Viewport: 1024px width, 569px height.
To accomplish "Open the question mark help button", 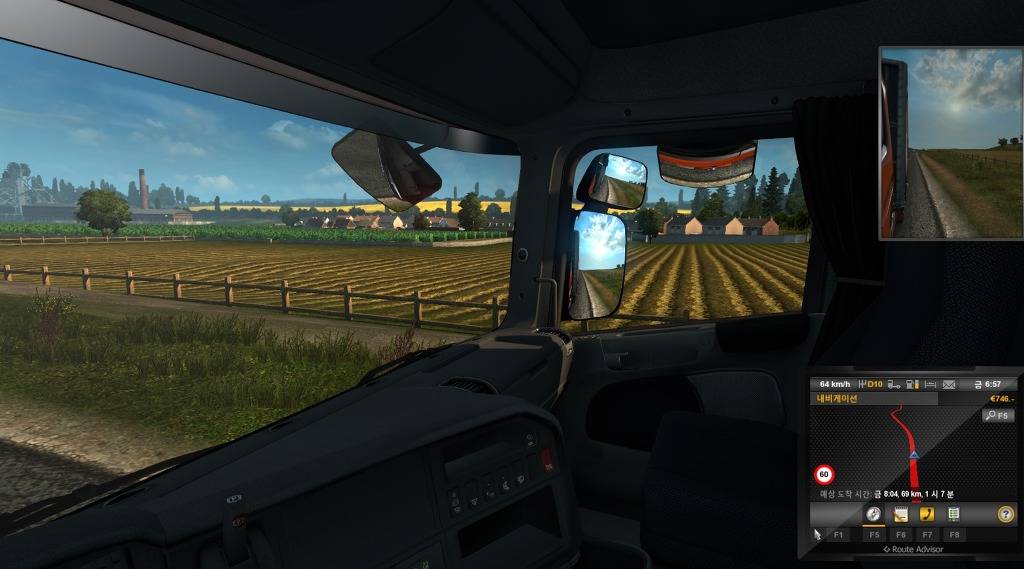I will (x=1006, y=514).
